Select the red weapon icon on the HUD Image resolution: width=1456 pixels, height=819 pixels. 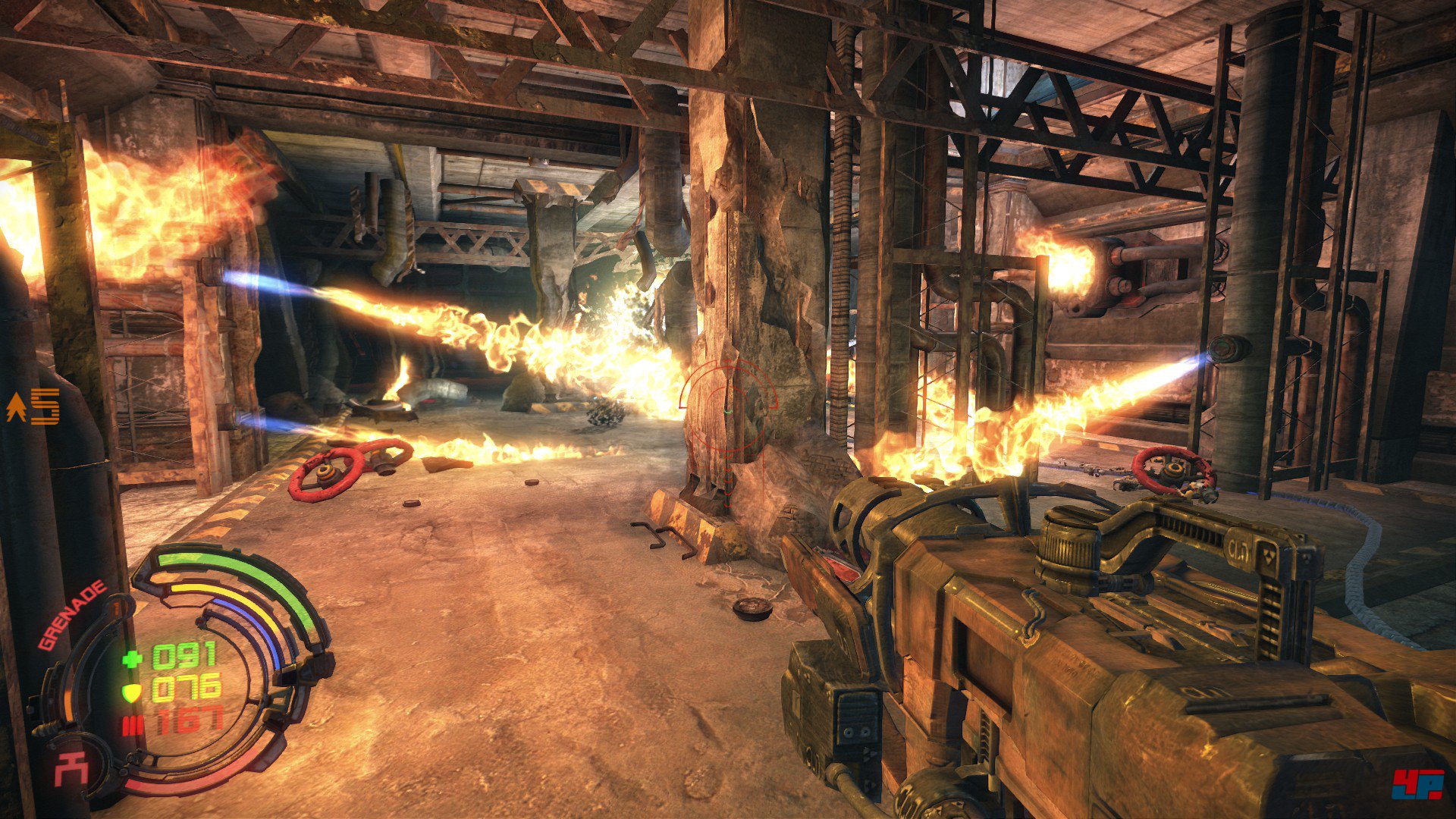pos(71,772)
